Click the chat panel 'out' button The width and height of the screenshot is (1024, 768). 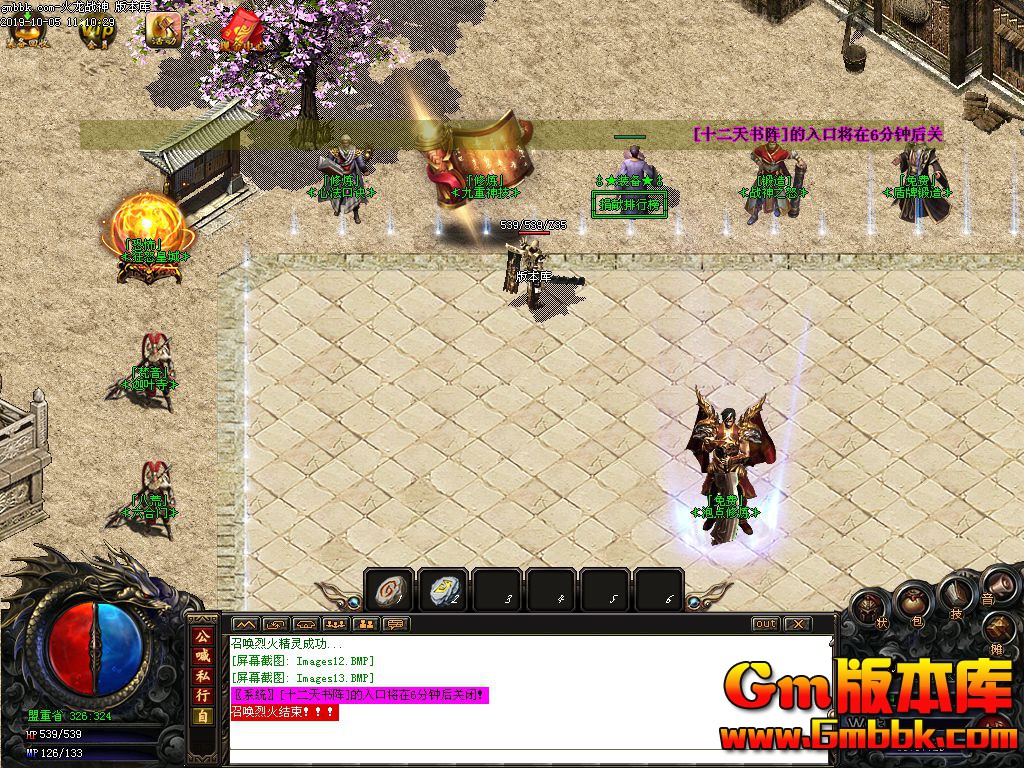(x=765, y=624)
